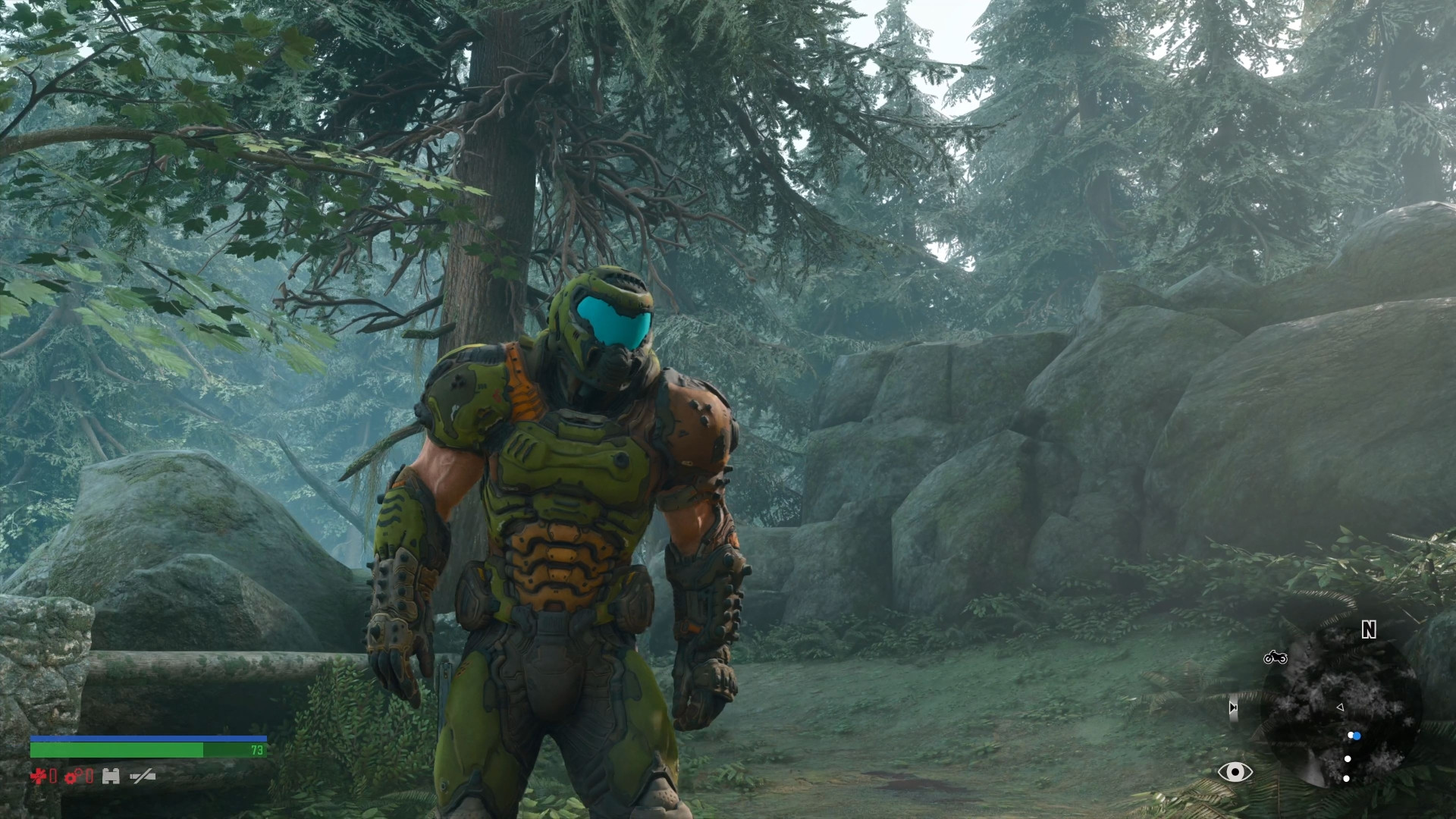Click the zero counter beside the gear icon

[89, 777]
